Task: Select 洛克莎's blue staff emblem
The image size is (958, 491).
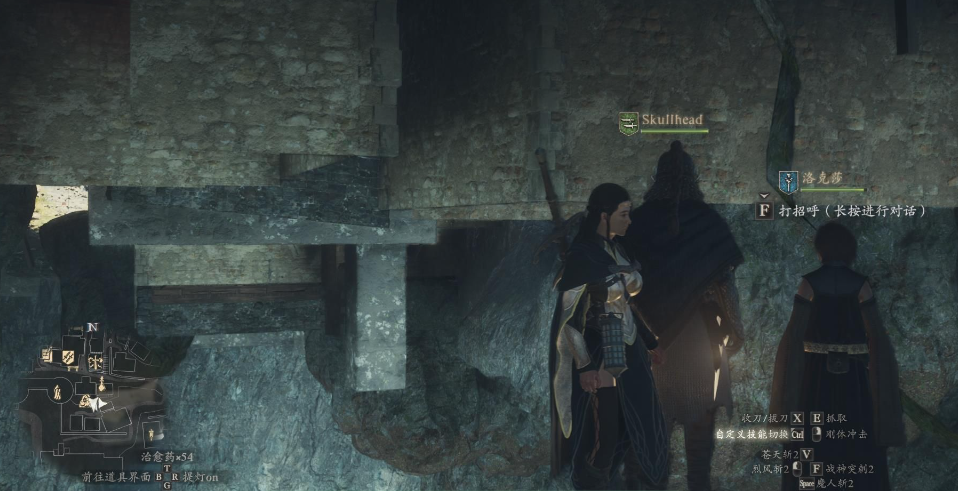Action: [x=788, y=180]
